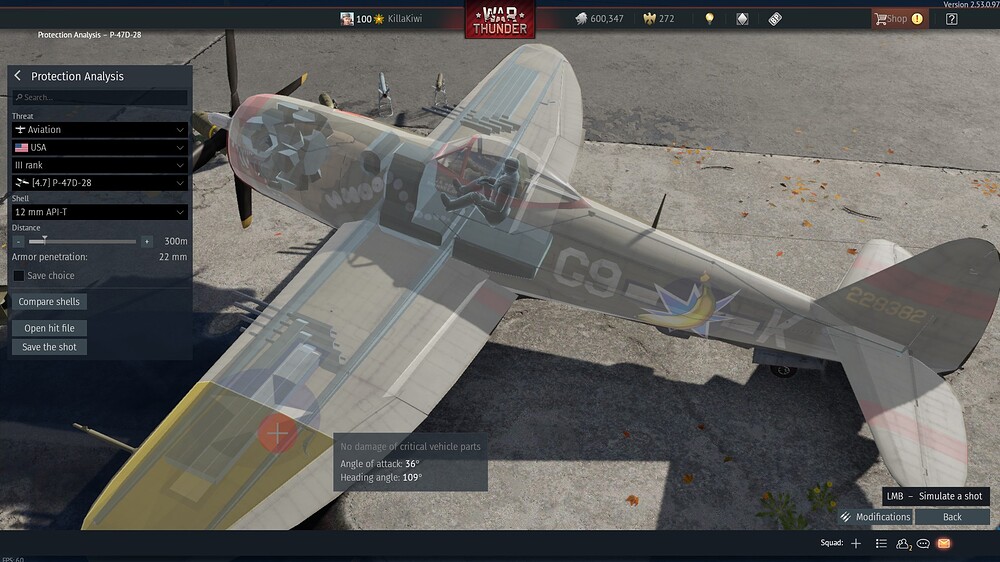The height and width of the screenshot is (562, 1000).
Task: Open the Aviation threat type dropdown
Action: [99, 130]
